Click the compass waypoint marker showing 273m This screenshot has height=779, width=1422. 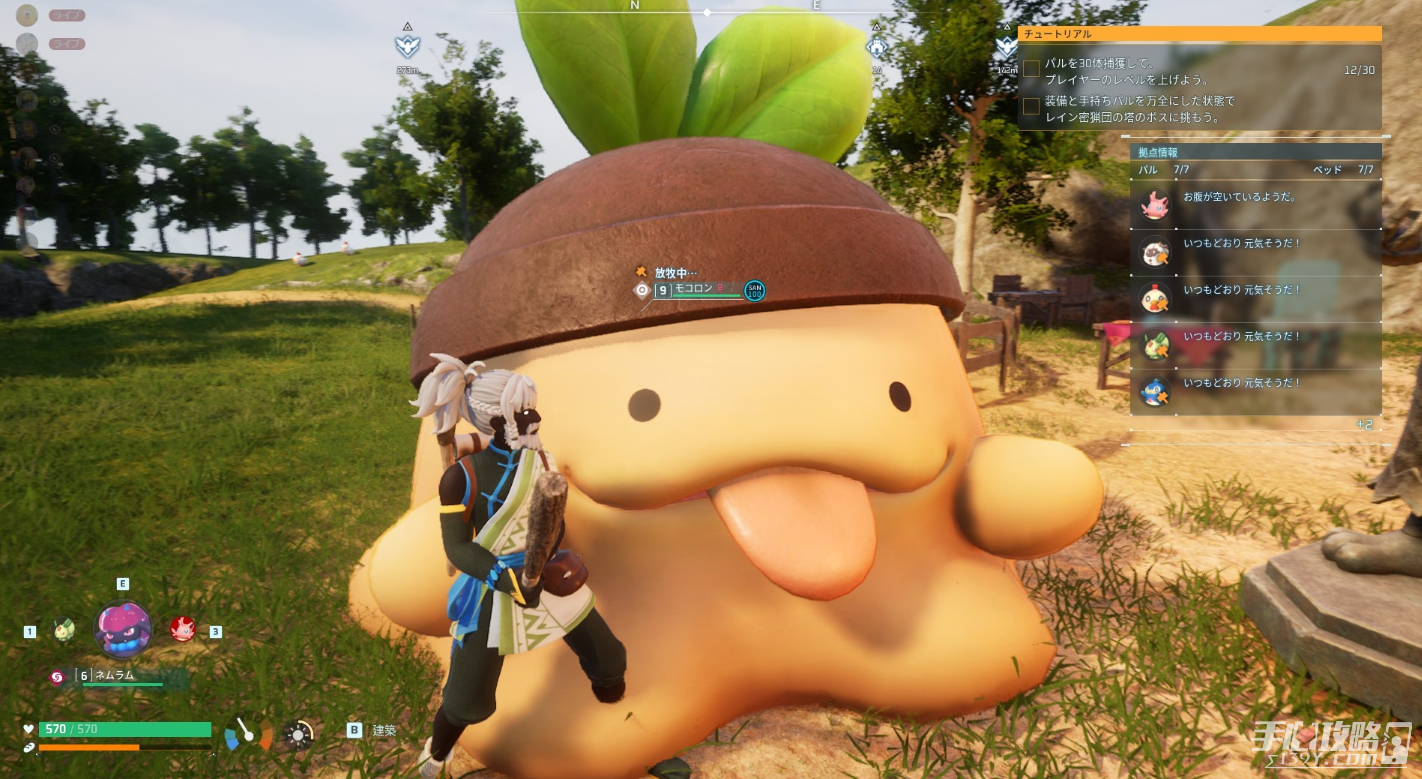tap(407, 46)
